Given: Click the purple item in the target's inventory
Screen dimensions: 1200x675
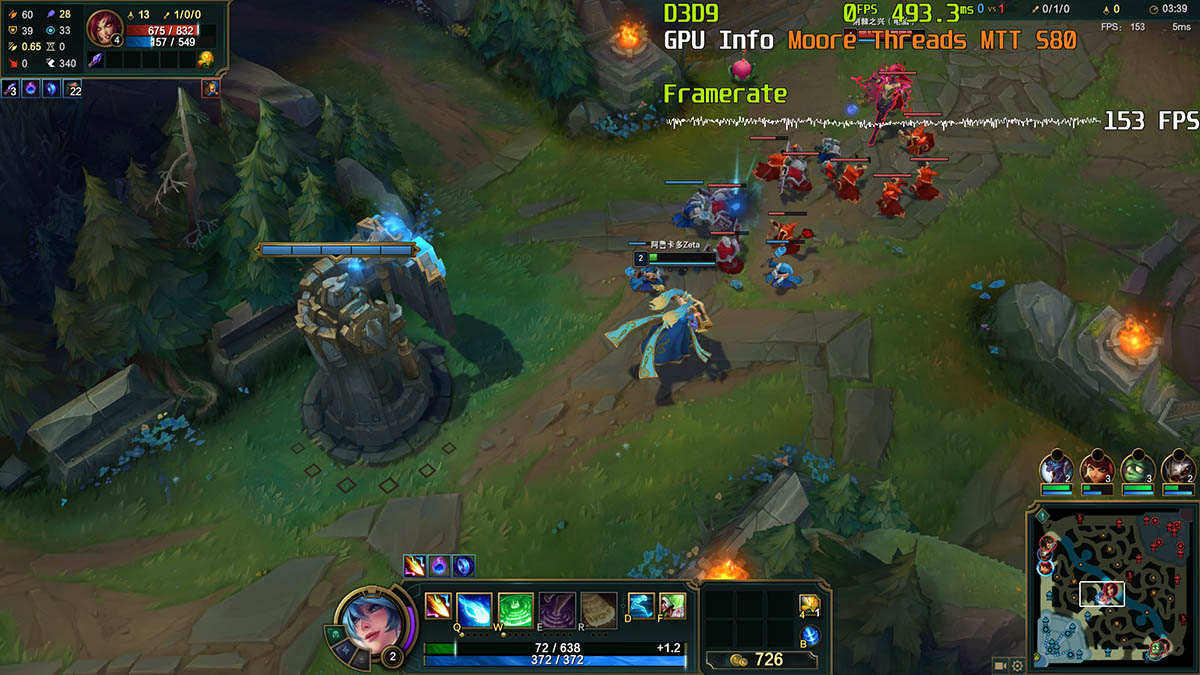Looking at the screenshot, I should (x=97, y=61).
